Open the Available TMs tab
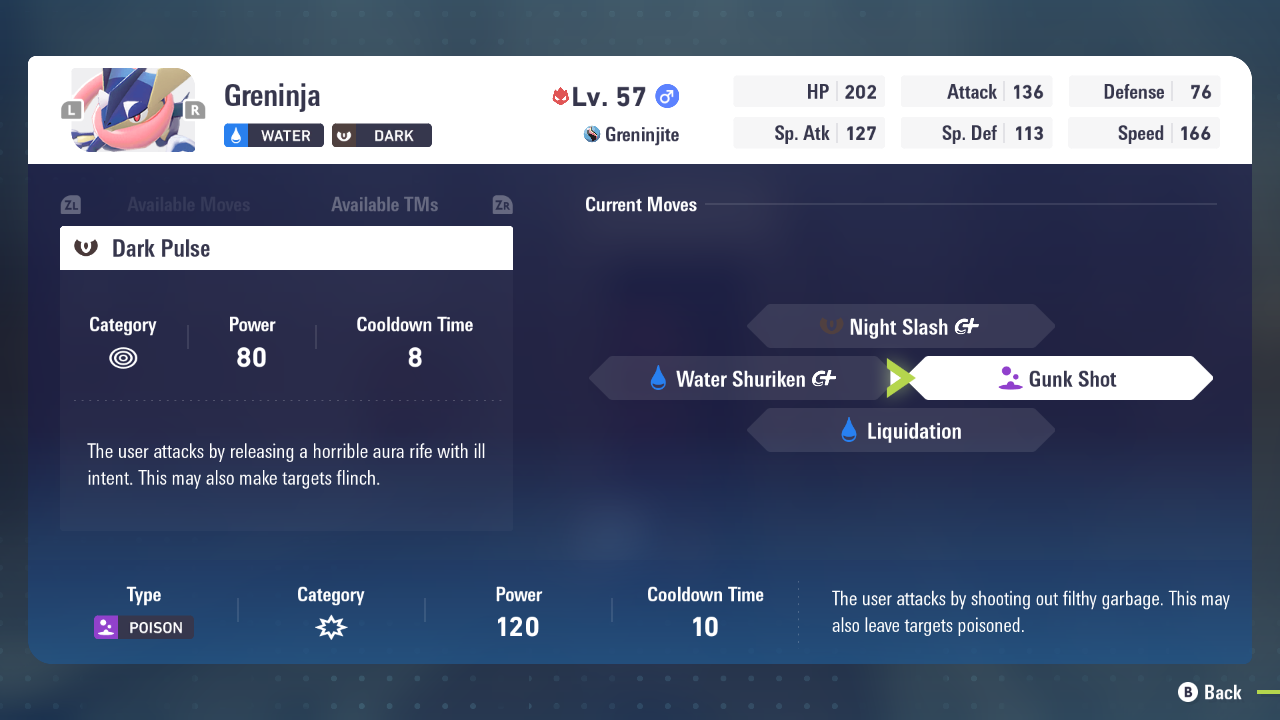The width and height of the screenshot is (1280, 720). click(384, 205)
